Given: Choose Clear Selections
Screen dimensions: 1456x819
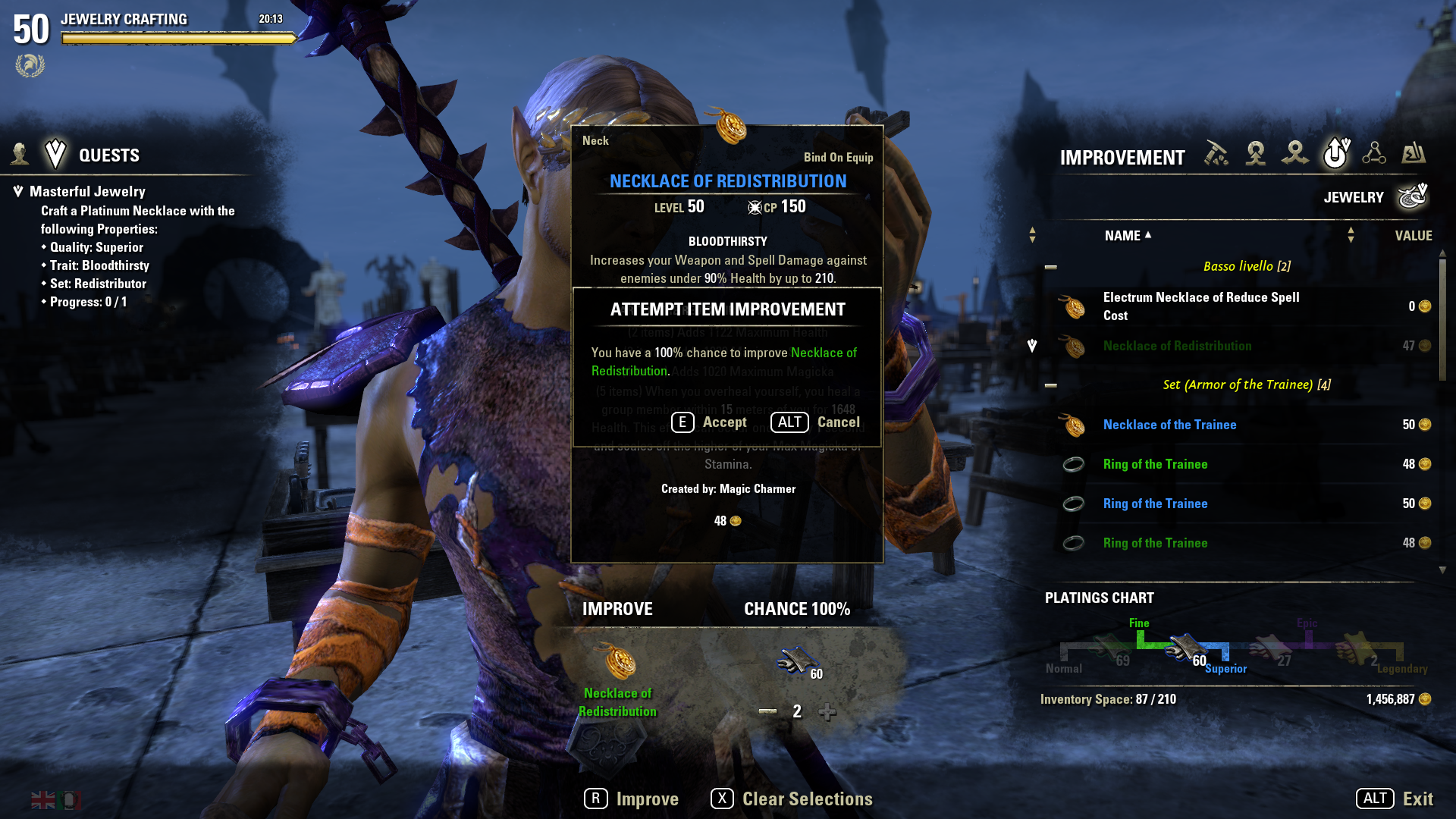Looking at the screenshot, I should [792, 799].
